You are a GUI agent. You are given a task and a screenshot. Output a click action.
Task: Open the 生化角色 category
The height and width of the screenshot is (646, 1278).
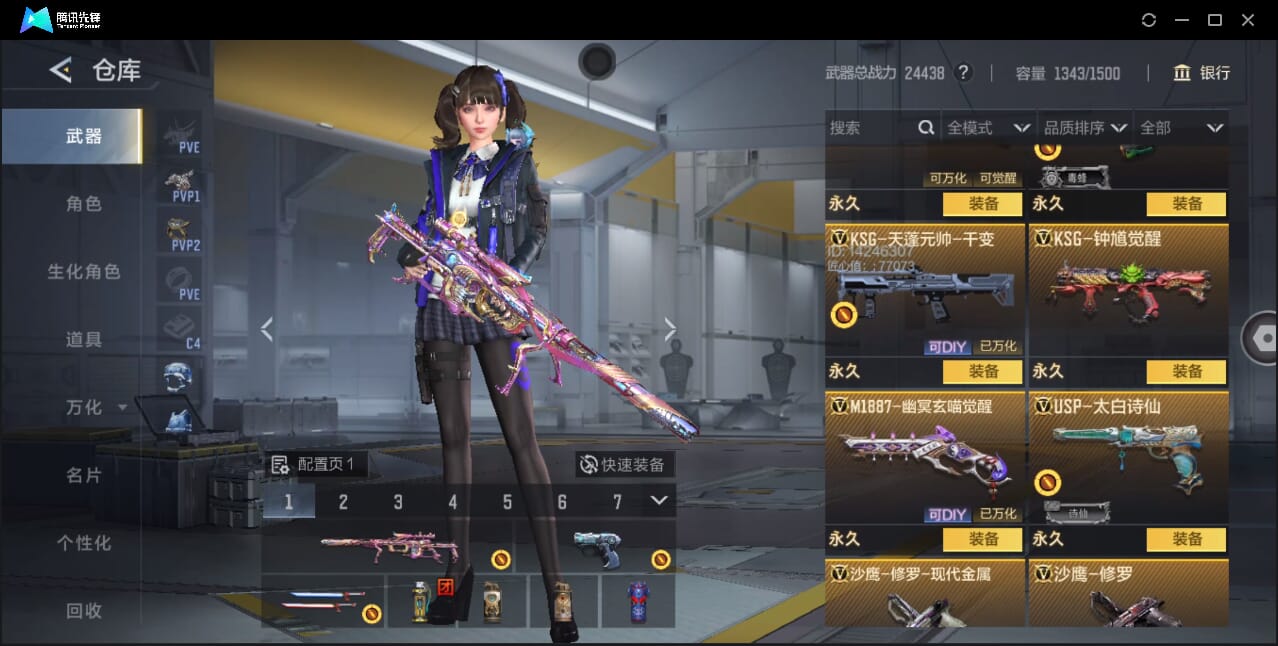[x=84, y=272]
